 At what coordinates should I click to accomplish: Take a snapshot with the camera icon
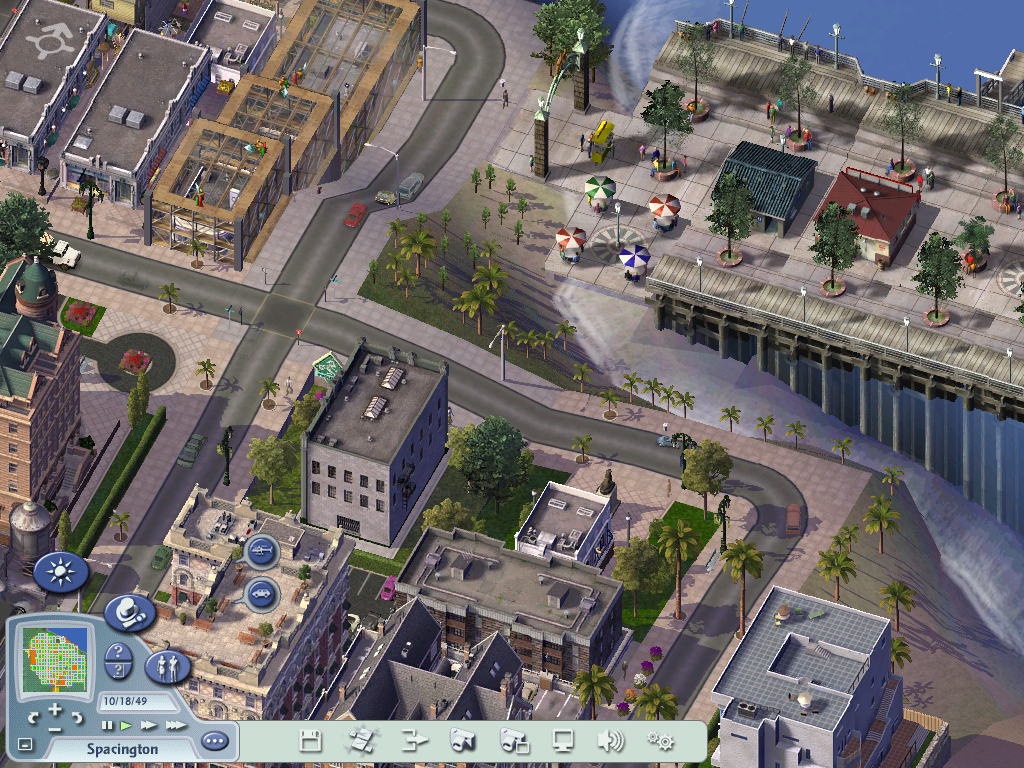click(x=462, y=741)
